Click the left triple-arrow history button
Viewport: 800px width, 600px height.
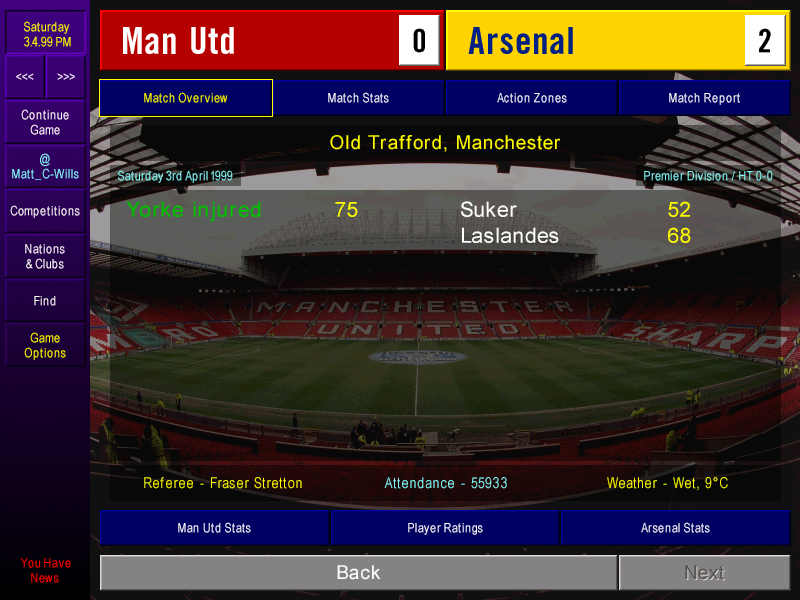click(25, 77)
